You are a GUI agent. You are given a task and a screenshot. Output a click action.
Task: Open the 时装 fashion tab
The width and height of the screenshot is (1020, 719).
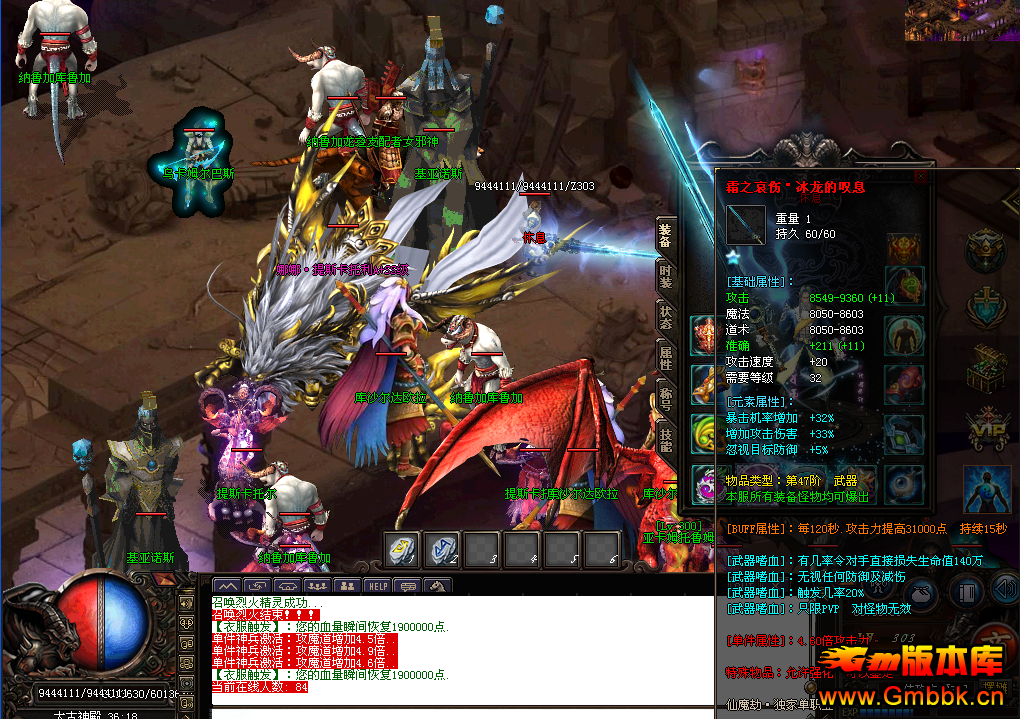[666, 279]
